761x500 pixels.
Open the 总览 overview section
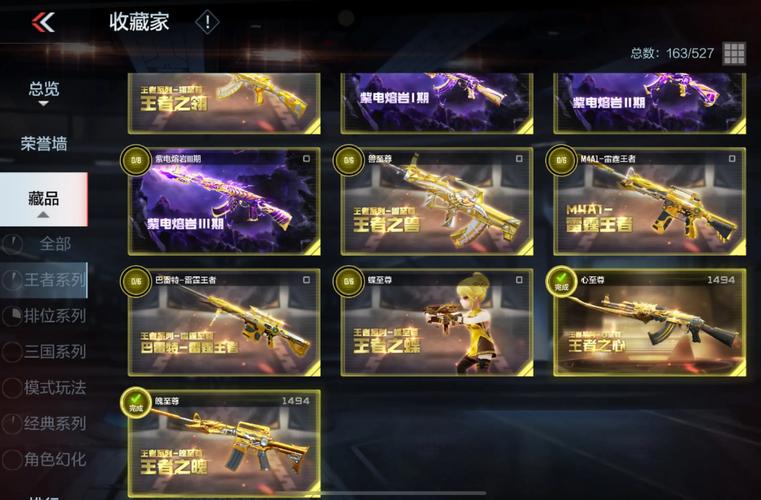[x=43, y=91]
